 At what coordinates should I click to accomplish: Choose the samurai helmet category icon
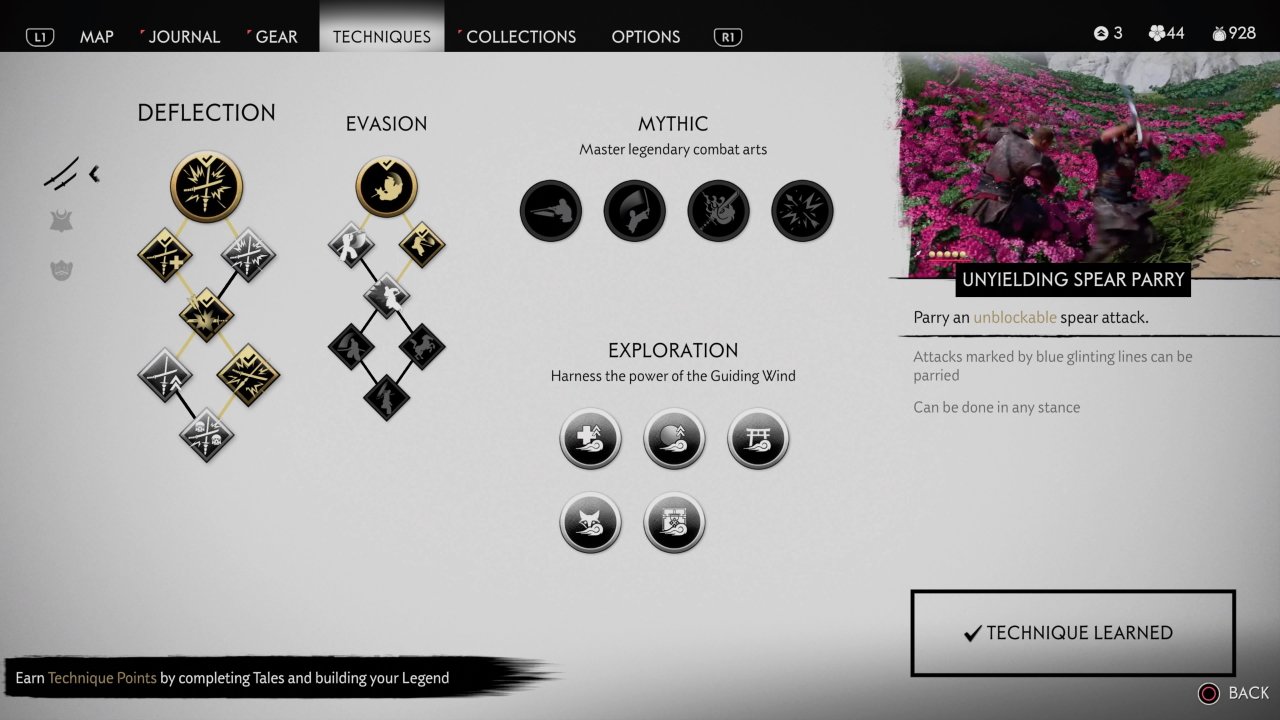pos(62,222)
